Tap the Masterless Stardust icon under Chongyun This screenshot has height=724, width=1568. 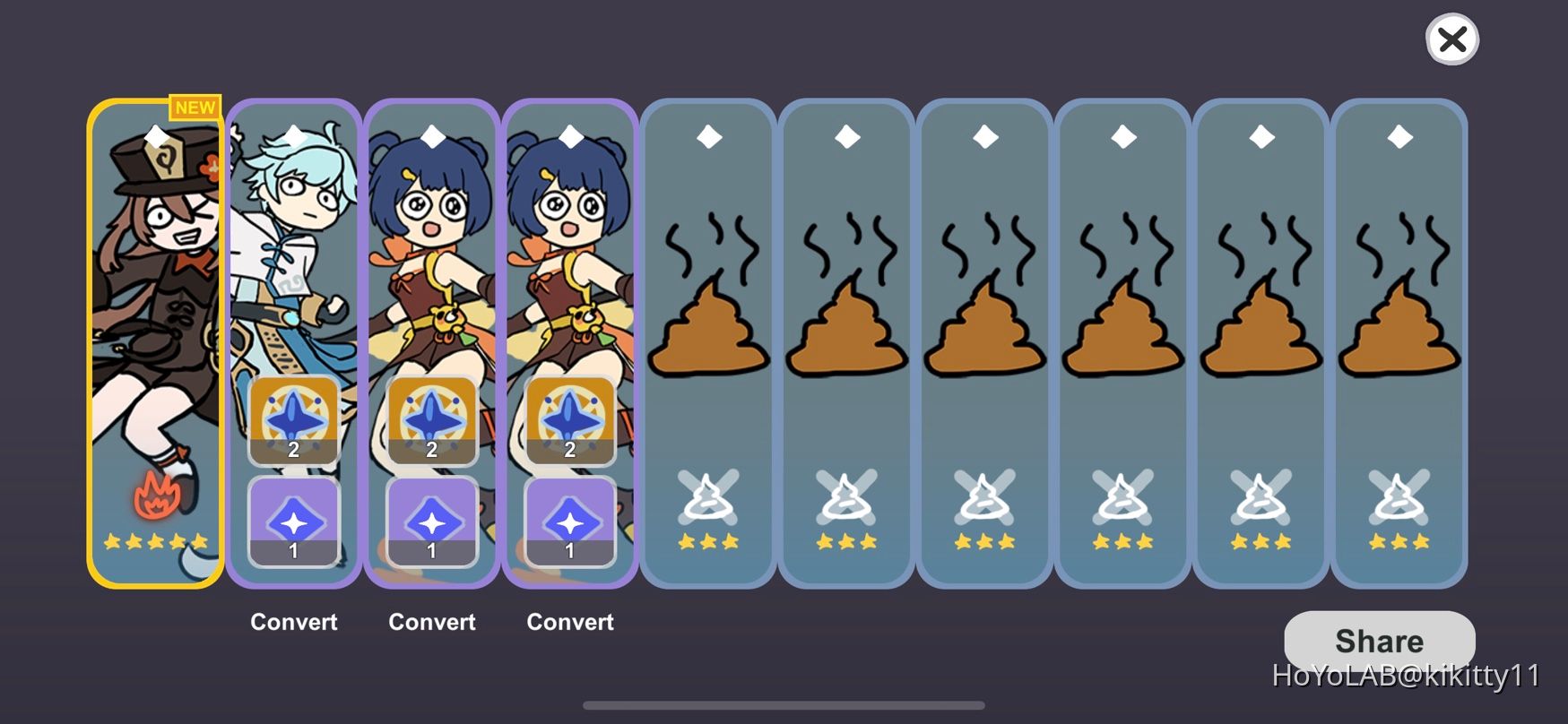293,524
